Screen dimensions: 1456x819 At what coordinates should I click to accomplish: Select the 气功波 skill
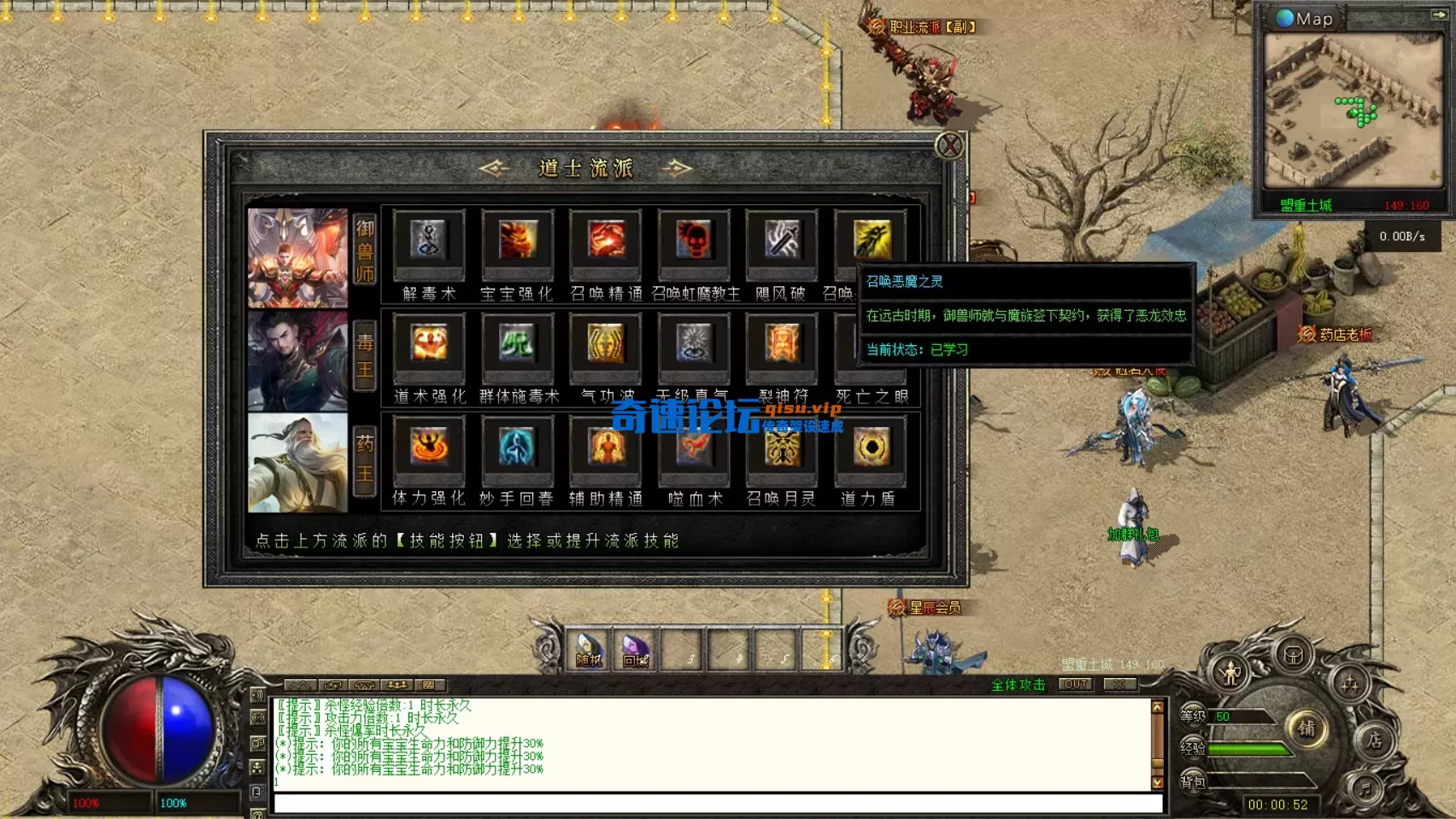tap(606, 345)
